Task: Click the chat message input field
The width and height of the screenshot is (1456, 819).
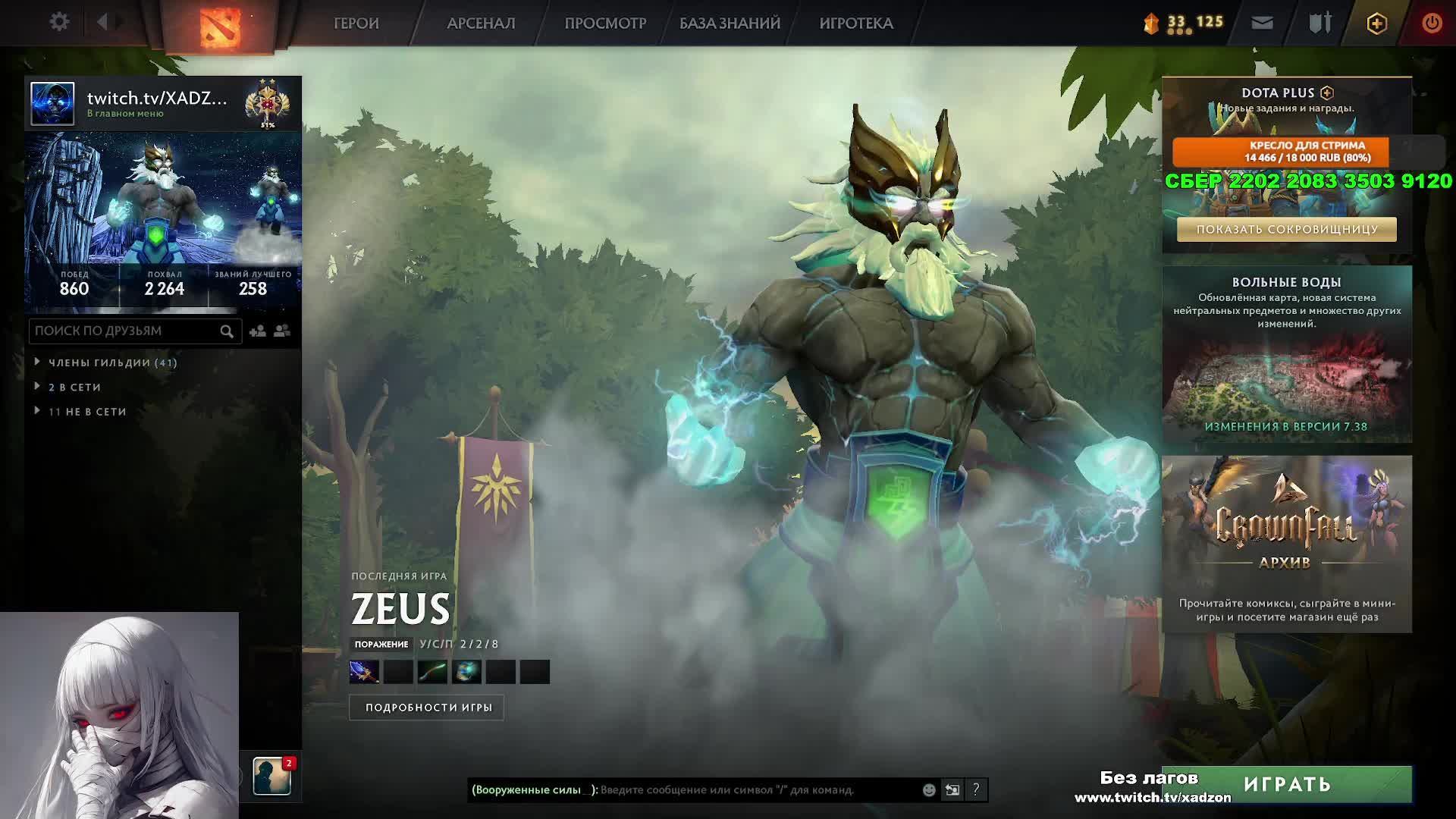Action: click(x=758, y=790)
